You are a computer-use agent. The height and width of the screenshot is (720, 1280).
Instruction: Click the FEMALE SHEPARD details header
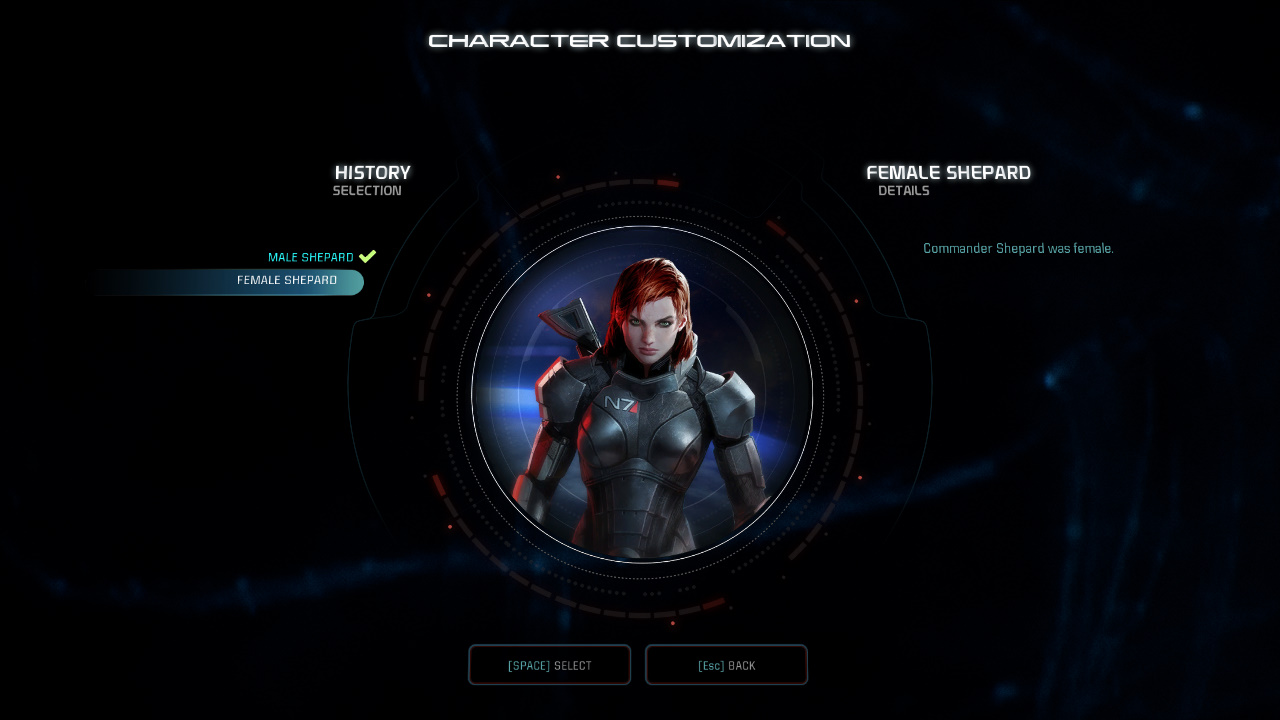tap(948, 172)
